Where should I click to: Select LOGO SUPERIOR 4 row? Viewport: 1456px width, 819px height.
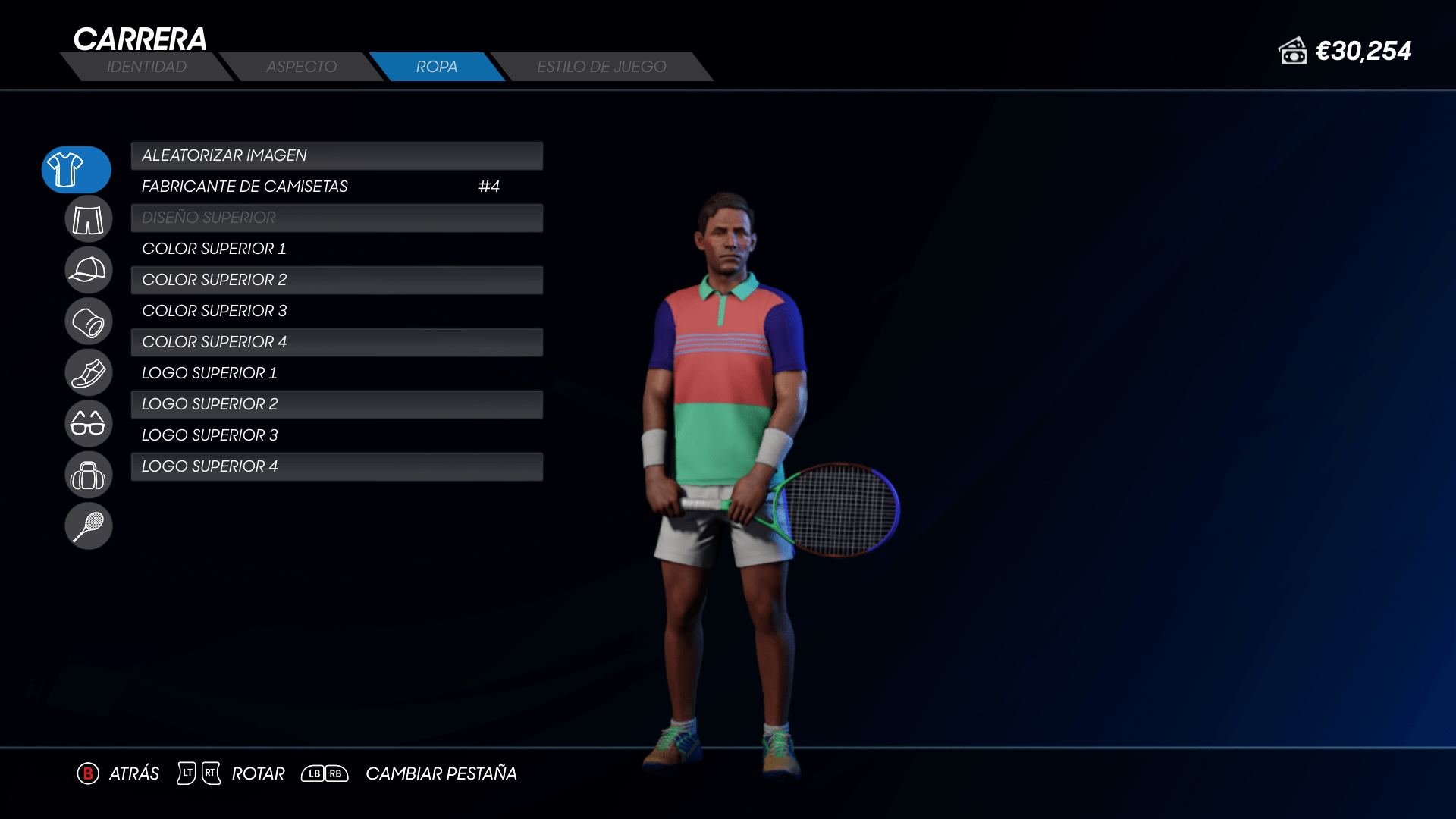[x=337, y=466]
